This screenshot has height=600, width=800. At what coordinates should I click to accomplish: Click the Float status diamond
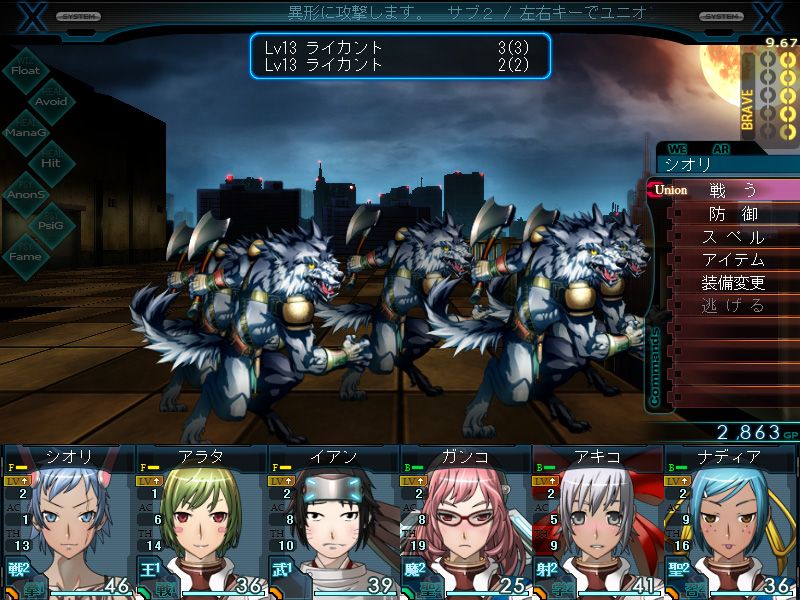click(x=26, y=70)
